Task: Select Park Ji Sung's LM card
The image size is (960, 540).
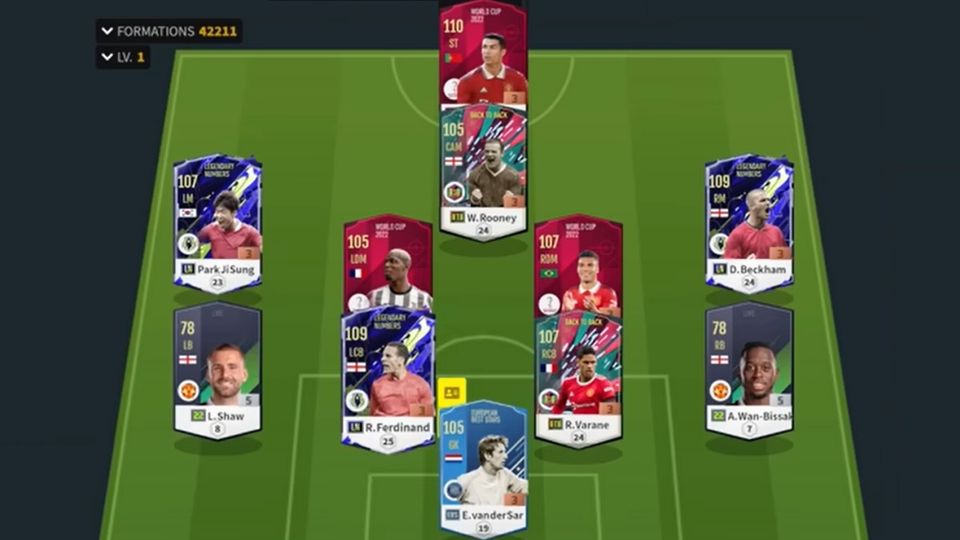Action: coord(218,222)
